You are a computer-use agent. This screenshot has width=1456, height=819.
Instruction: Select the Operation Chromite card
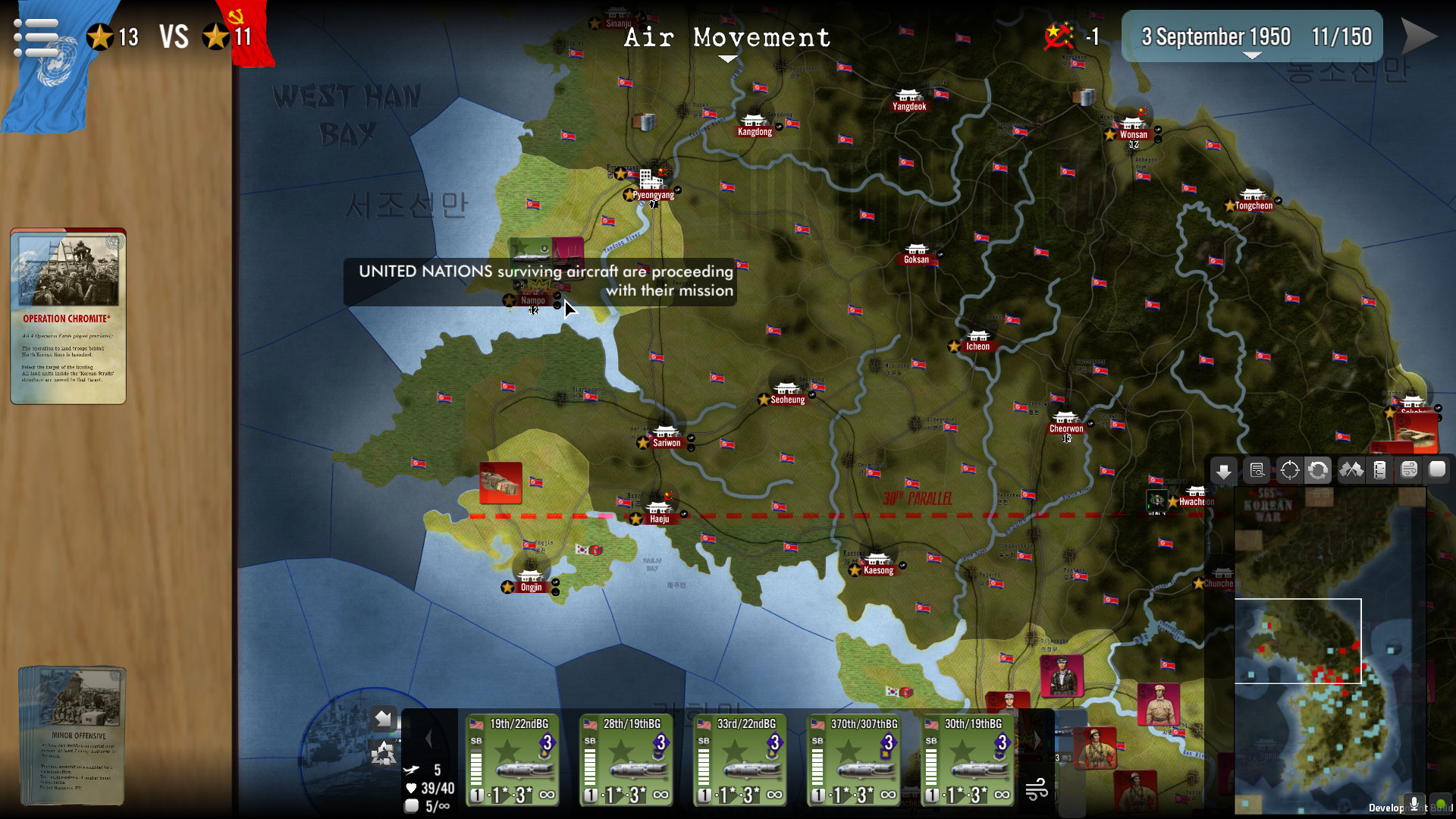coord(67,315)
